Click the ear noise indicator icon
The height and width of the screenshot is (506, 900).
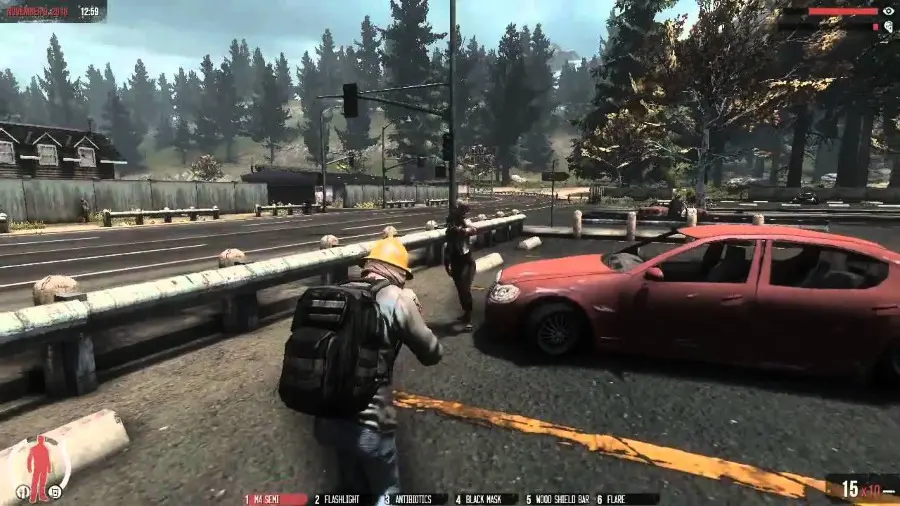[888, 26]
